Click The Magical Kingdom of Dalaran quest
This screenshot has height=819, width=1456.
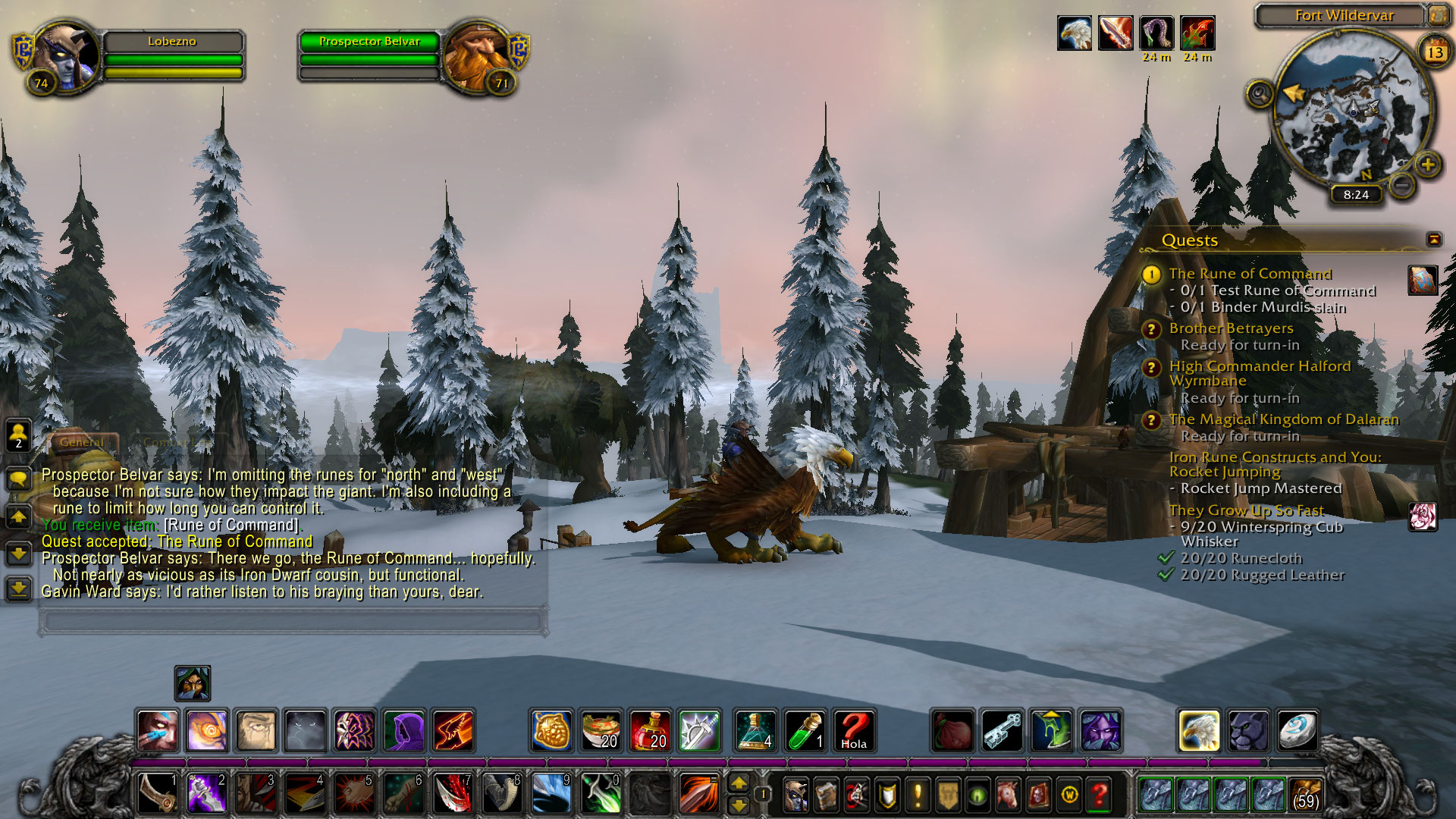point(1283,419)
